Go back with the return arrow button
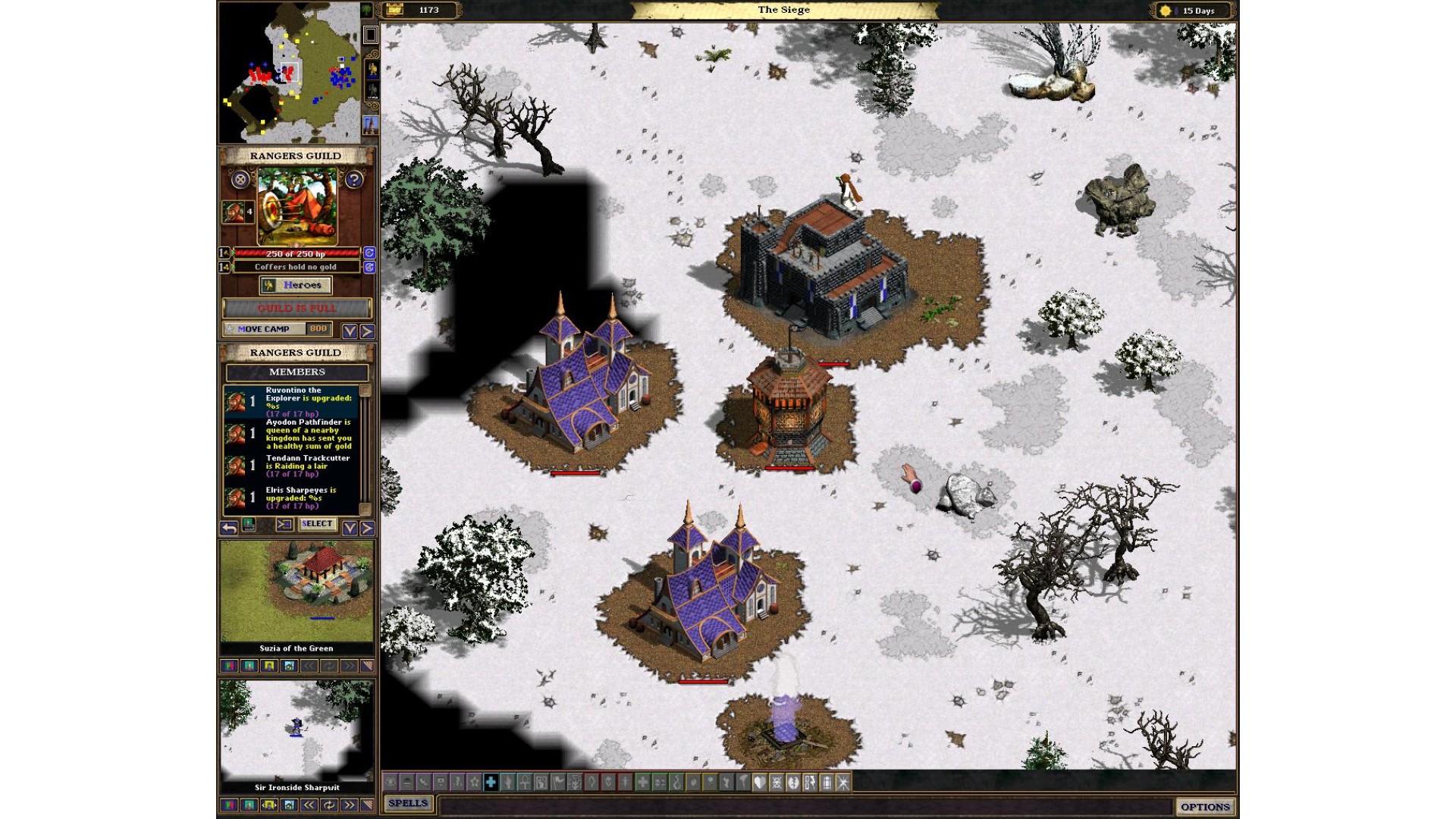Screen dimensions: 1456x819 [229, 527]
